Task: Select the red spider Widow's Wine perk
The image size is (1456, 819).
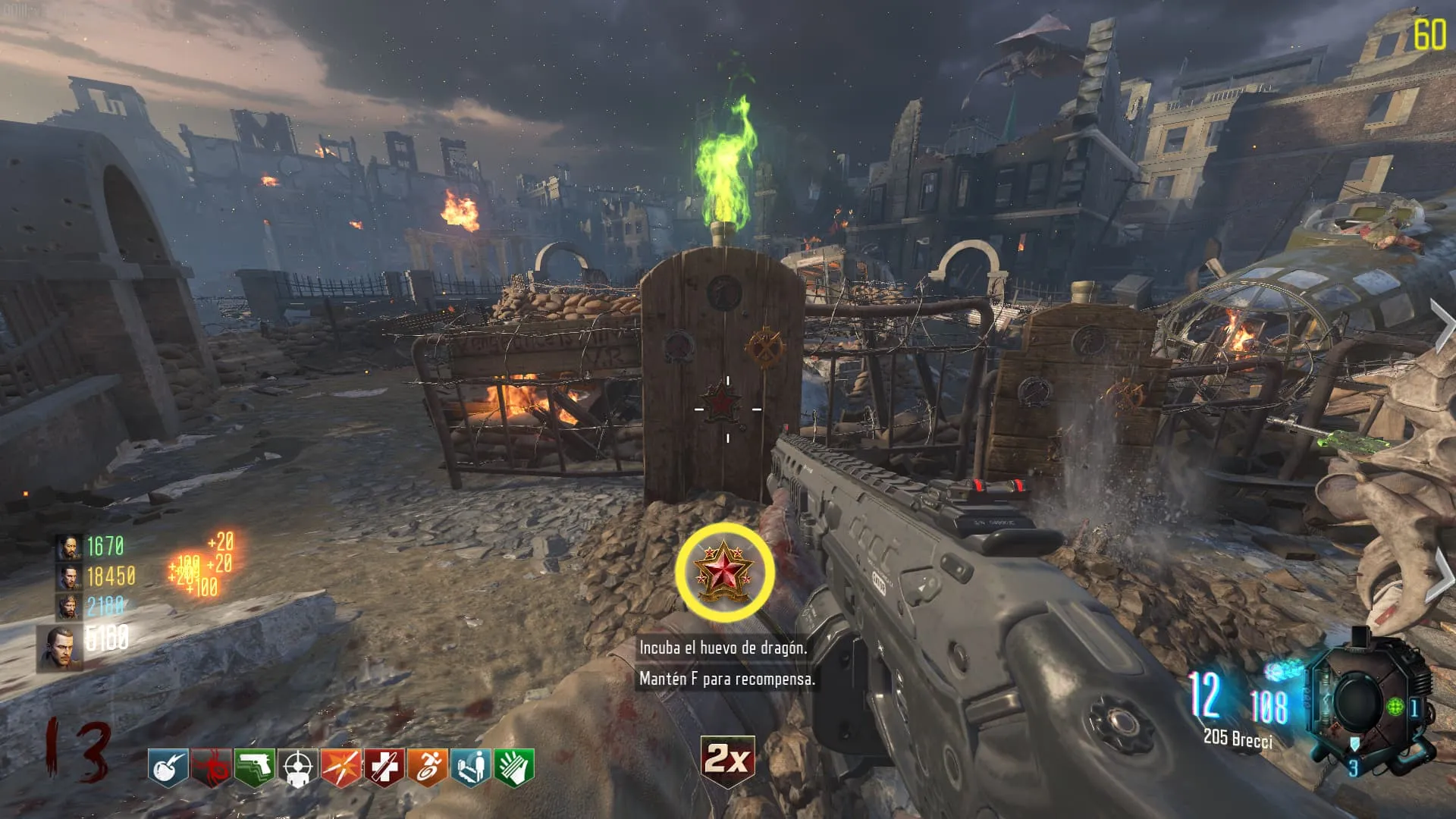Action: coord(212,767)
